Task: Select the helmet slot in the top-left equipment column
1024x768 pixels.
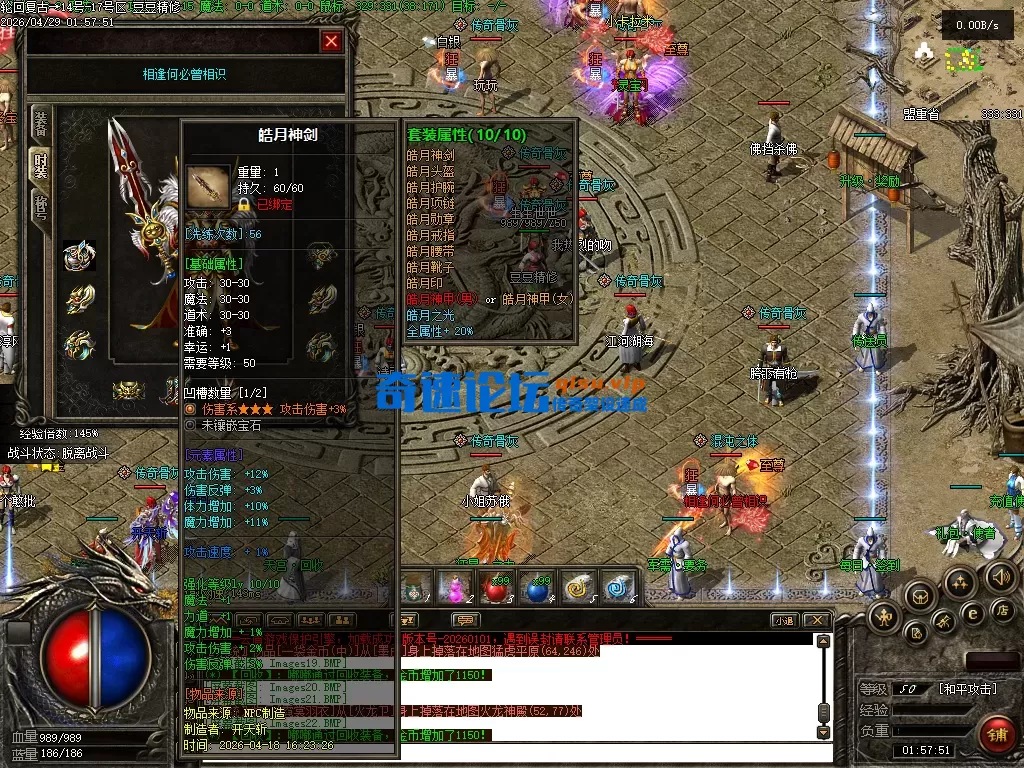Action: (x=79, y=256)
